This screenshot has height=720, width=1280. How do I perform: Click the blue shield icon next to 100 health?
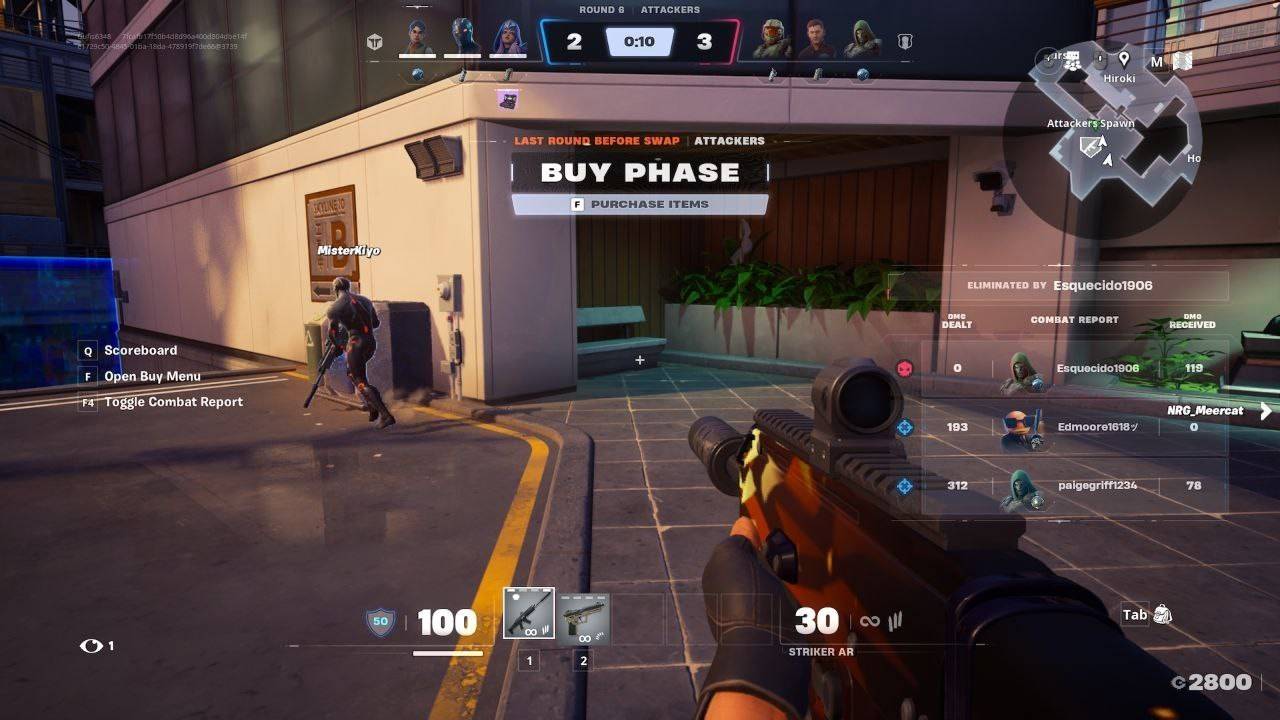[380, 621]
